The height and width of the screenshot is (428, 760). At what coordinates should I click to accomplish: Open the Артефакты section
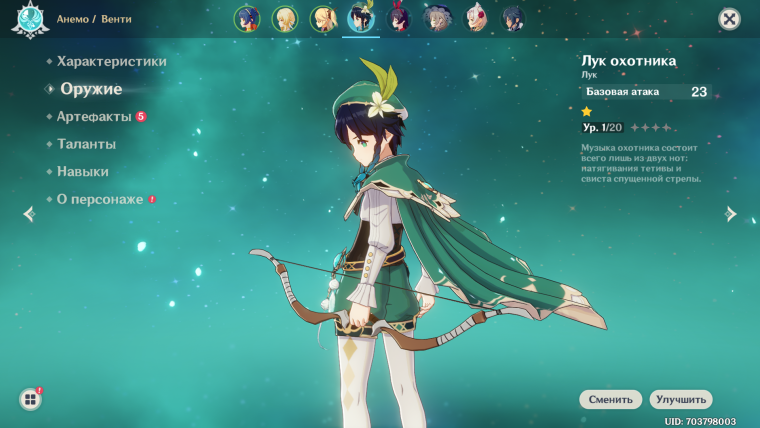[x=94, y=117]
